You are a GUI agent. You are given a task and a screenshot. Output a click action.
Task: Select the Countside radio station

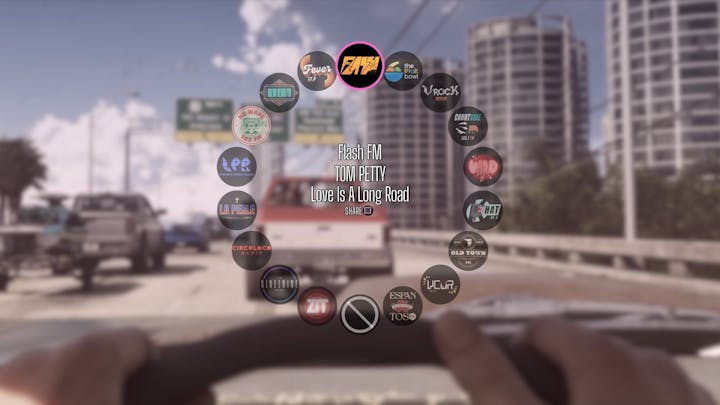click(467, 126)
